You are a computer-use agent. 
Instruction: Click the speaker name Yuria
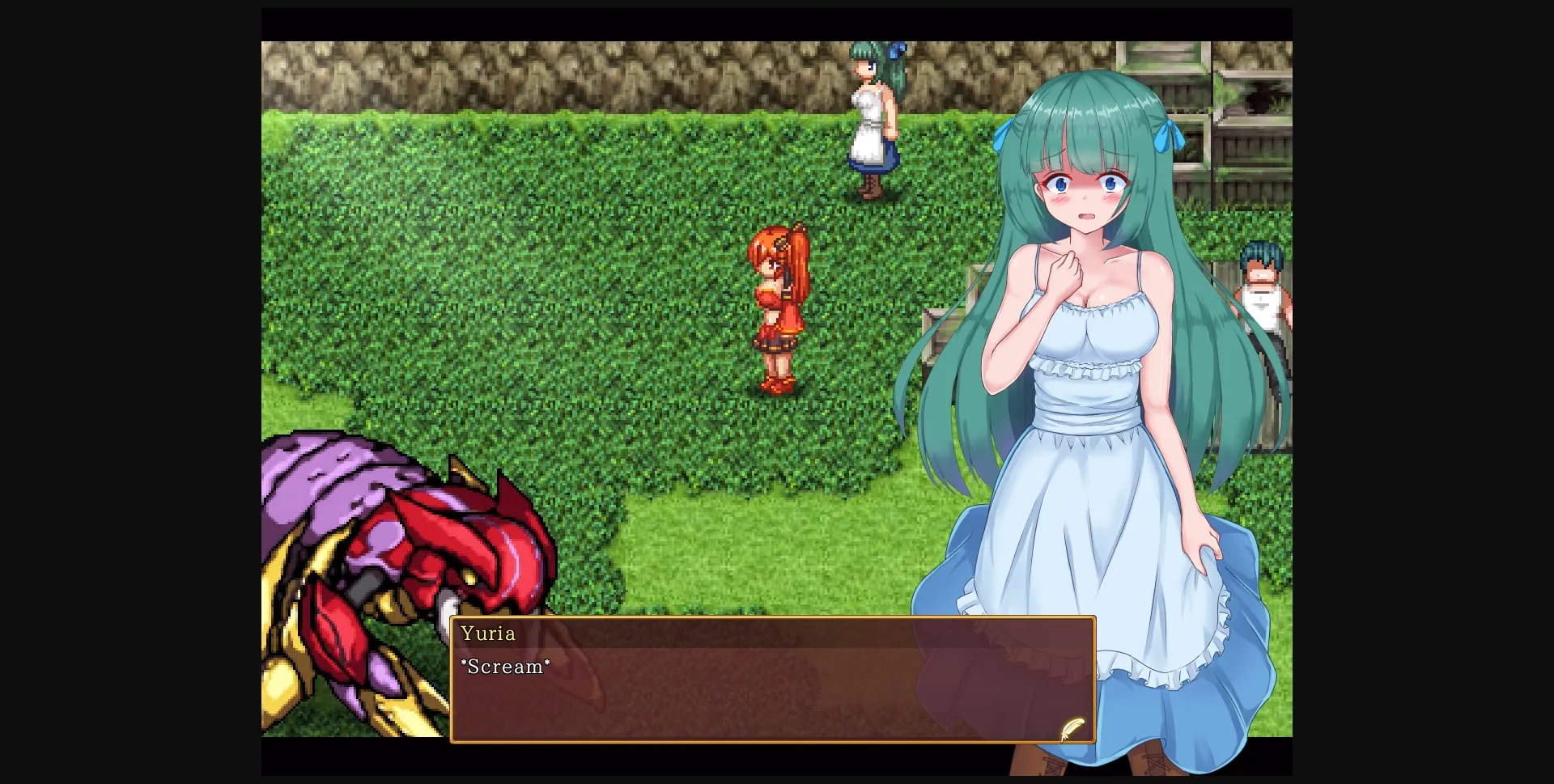tap(488, 634)
